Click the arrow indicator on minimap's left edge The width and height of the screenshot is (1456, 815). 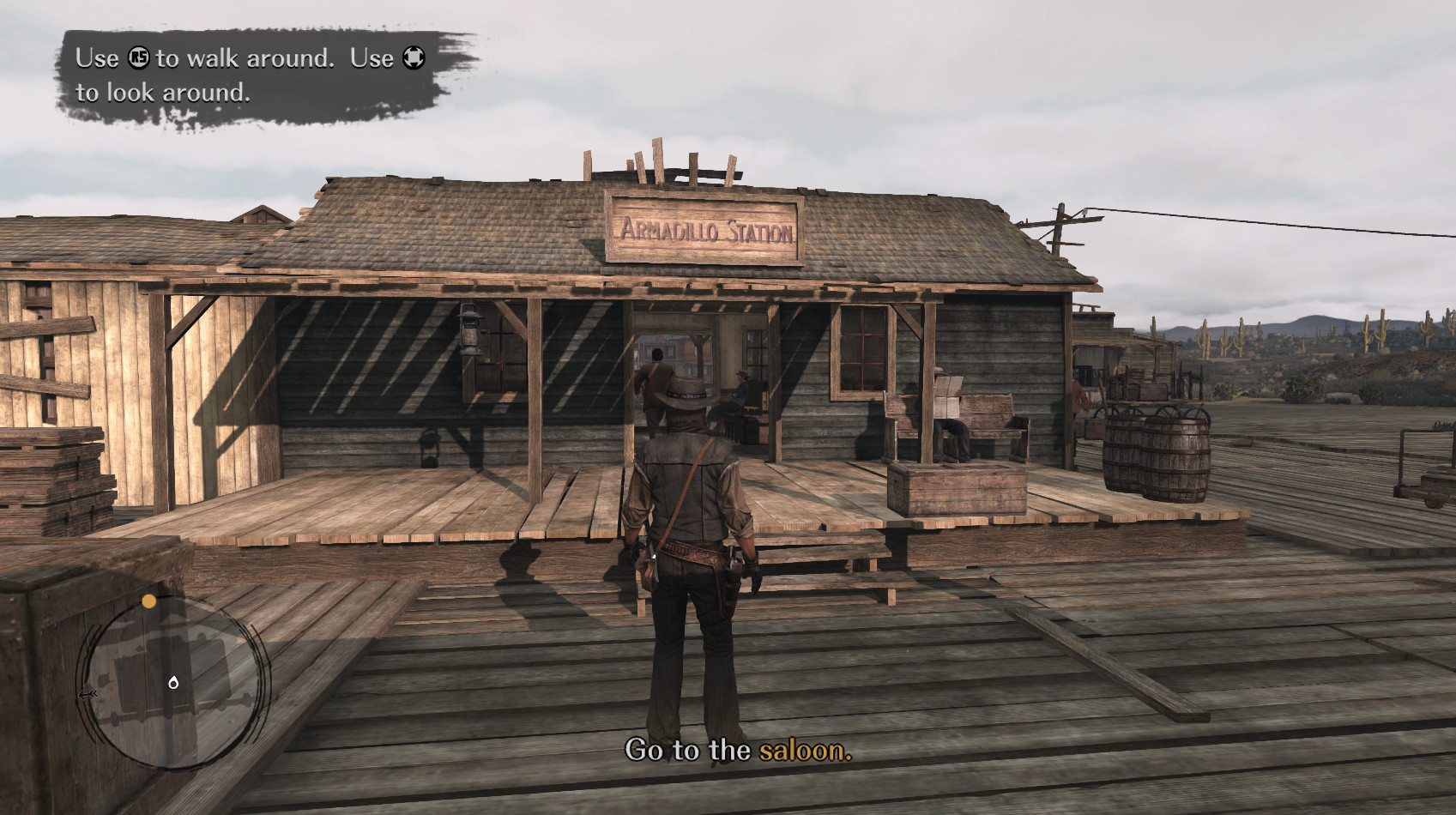pyautogui.click(x=88, y=694)
